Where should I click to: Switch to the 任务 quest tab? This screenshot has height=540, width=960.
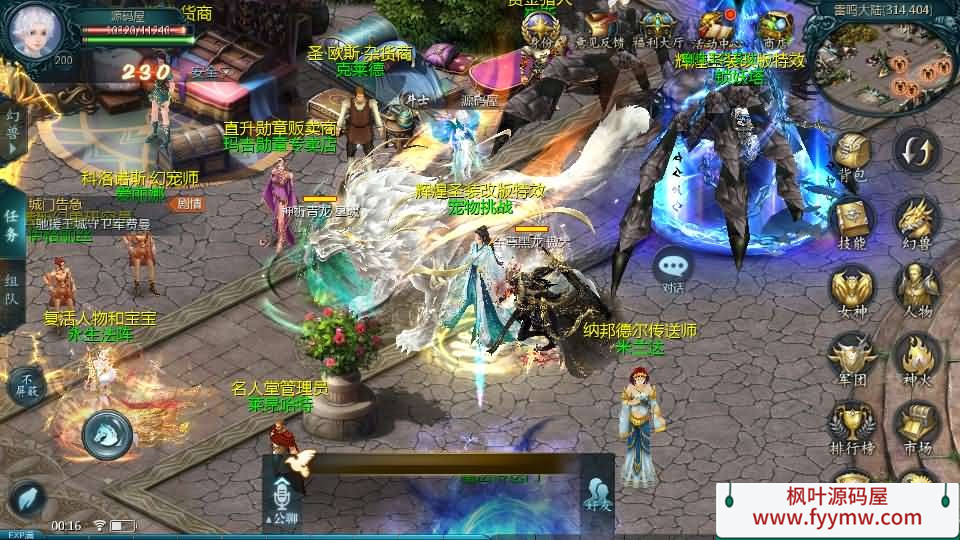click(x=12, y=225)
